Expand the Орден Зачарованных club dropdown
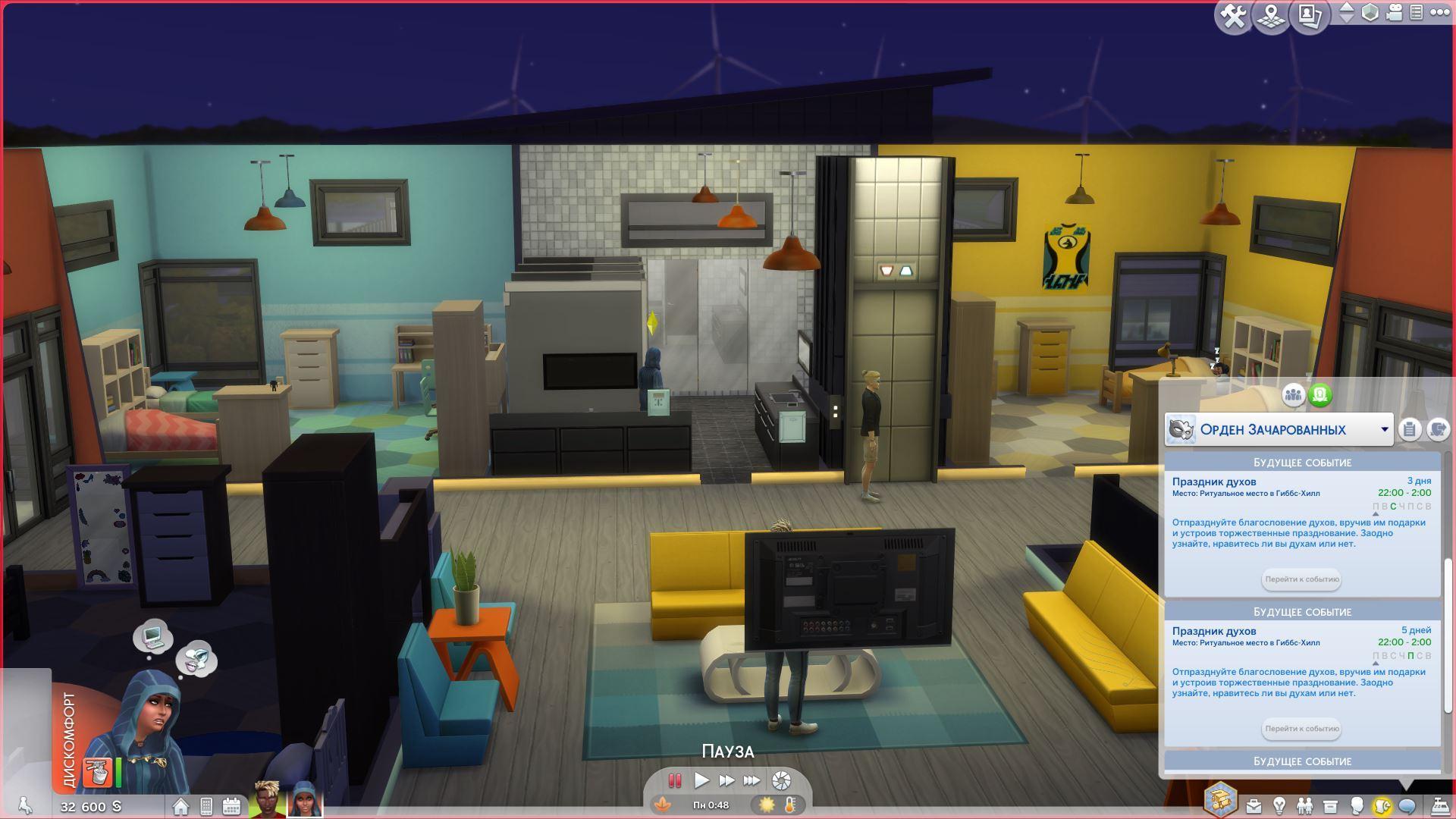This screenshot has width=1456, height=819. pyautogui.click(x=1384, y=429)
